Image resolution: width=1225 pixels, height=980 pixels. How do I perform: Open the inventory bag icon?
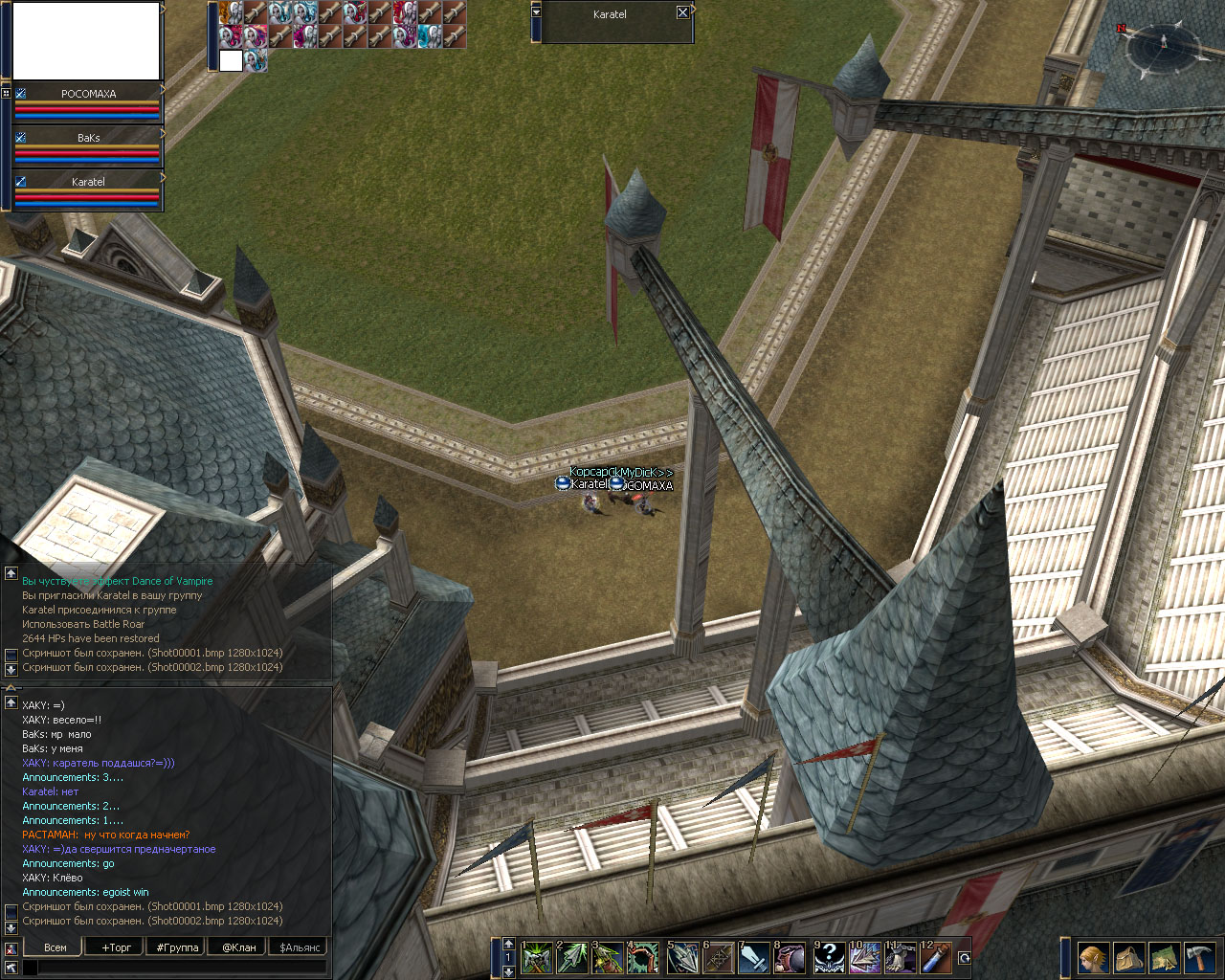tap(1129, 957)
